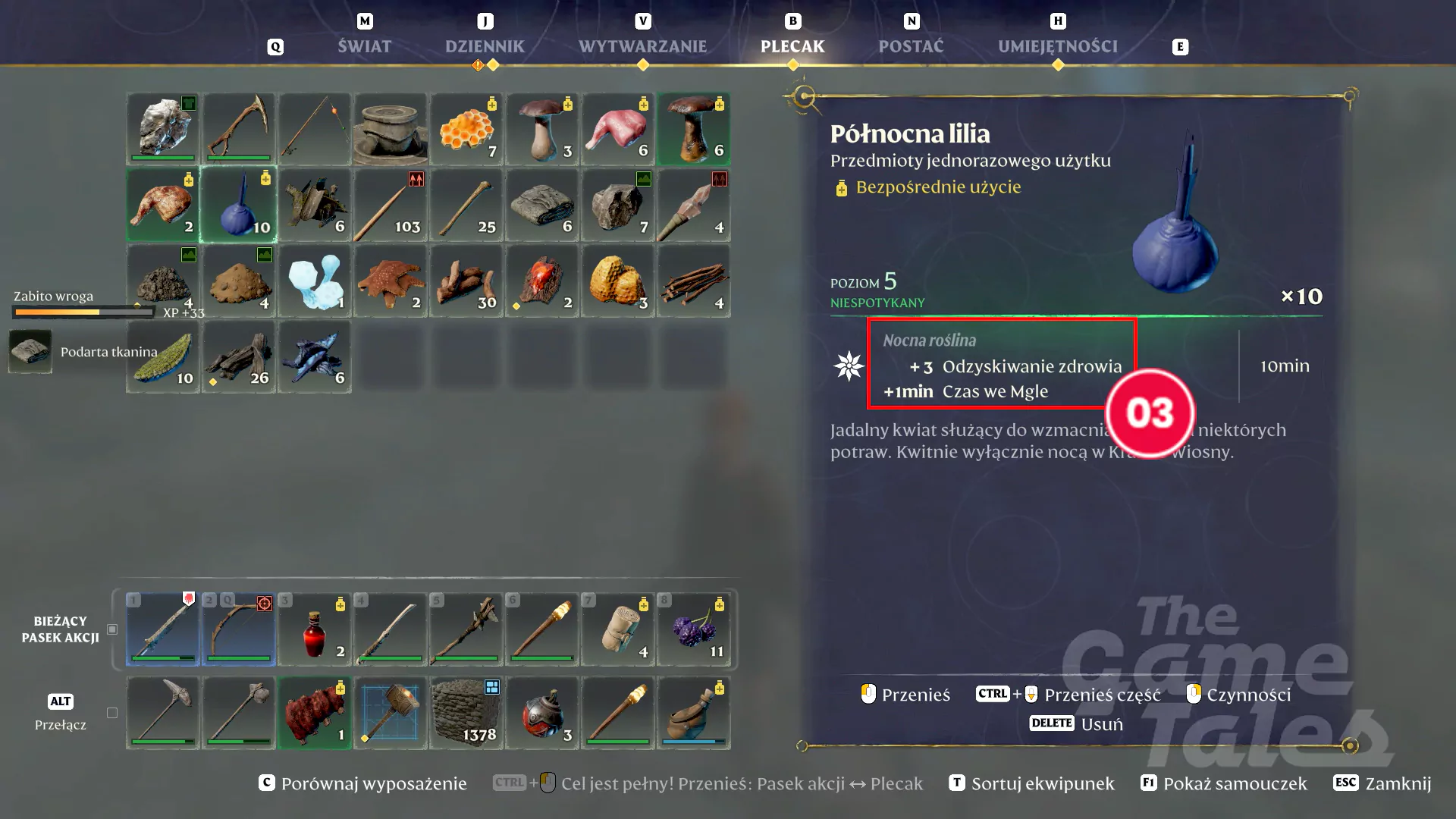
Task: Click the health potion in action slot 3
Action: 314,629
